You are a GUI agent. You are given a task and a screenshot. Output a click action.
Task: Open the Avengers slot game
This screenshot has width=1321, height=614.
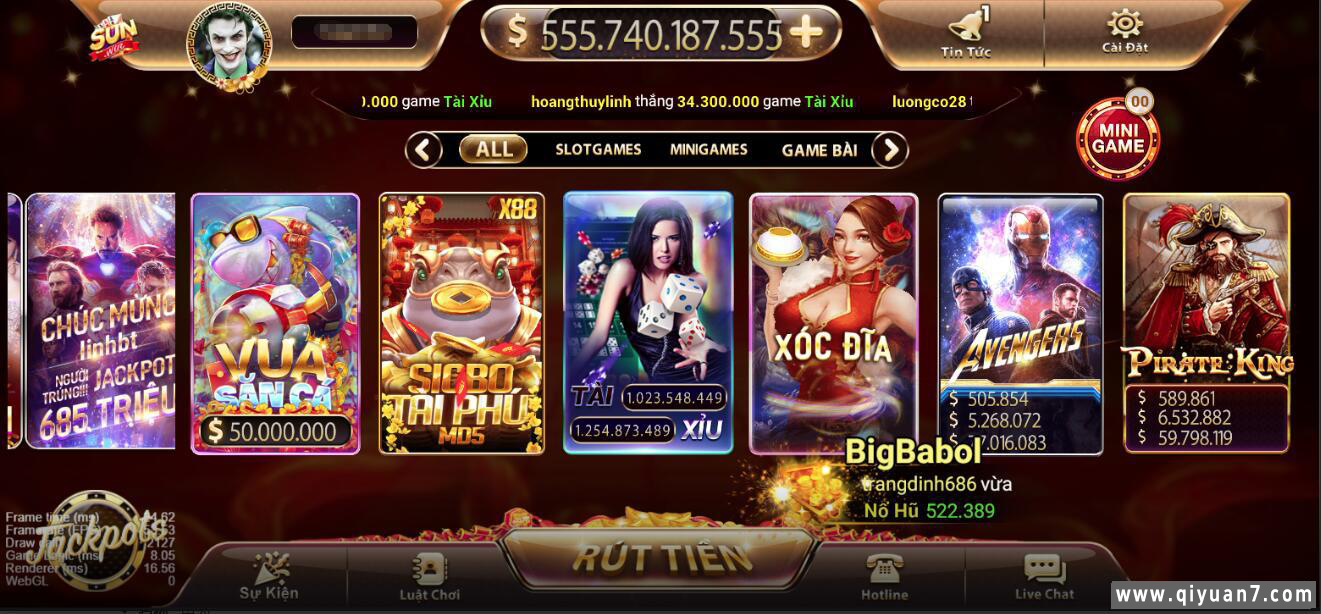pos(1020,322)
